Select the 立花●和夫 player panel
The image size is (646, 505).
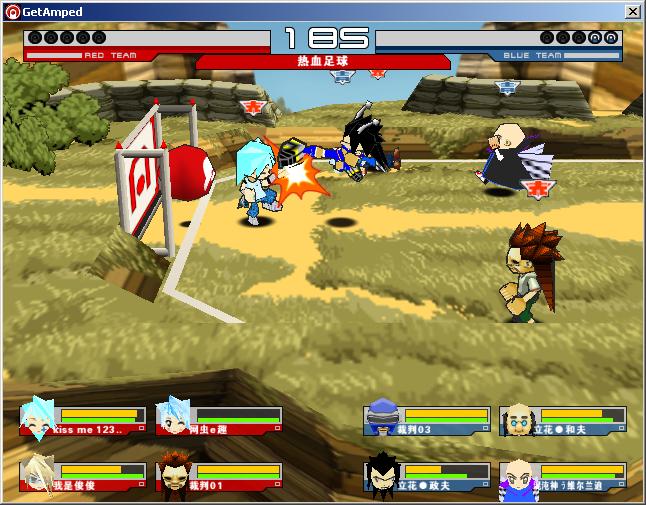pos(563,420)
